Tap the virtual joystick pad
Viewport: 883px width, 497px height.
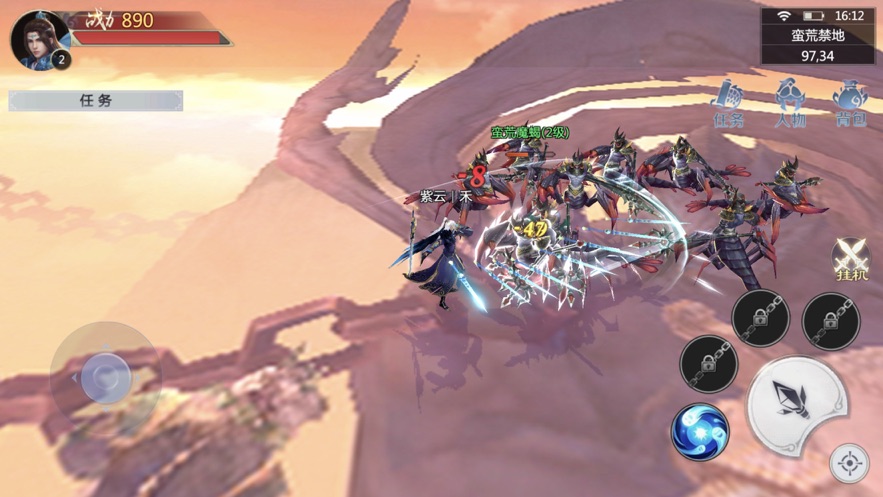pyautogui.click(x=105, y=376)
